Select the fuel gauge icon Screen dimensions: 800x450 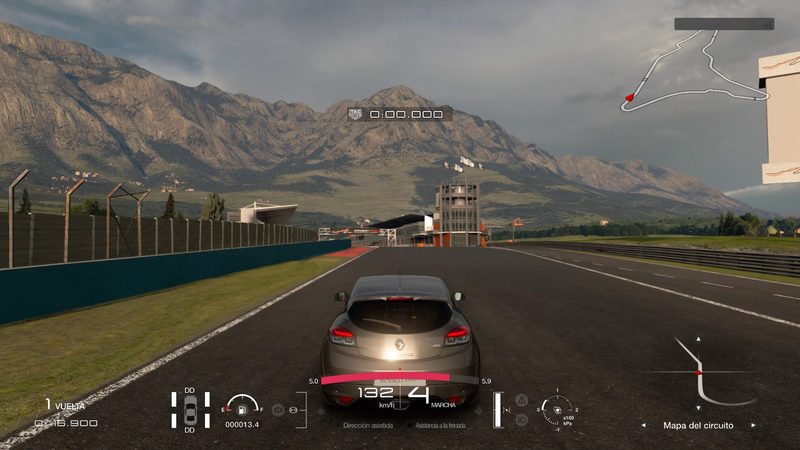click(242, 405)
